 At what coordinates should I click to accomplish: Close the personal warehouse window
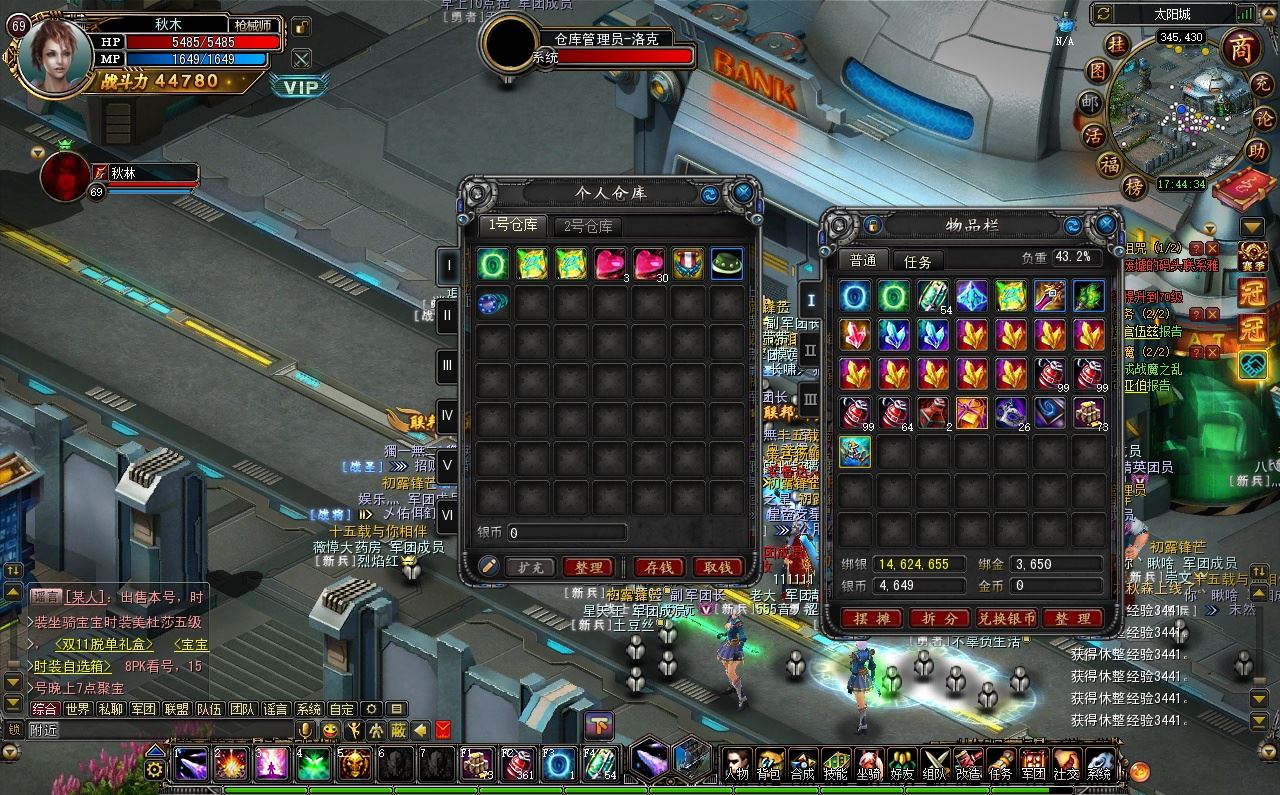click(x=742, y=192)
